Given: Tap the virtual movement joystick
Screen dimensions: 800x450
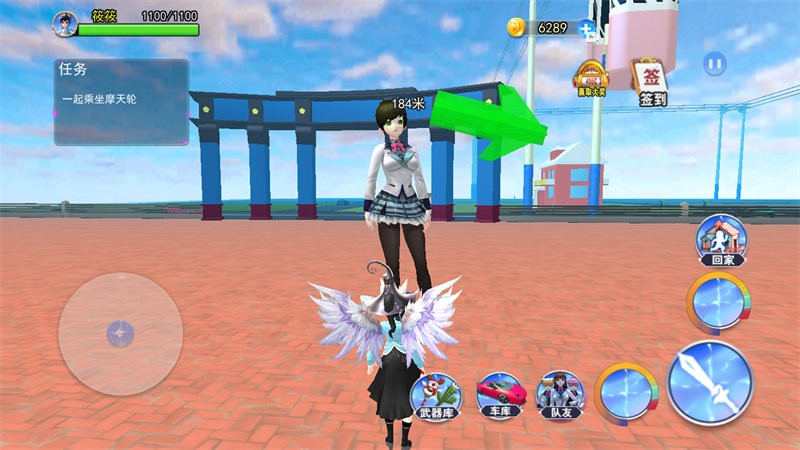Looking at the screenshot, I should coord(120,333).
